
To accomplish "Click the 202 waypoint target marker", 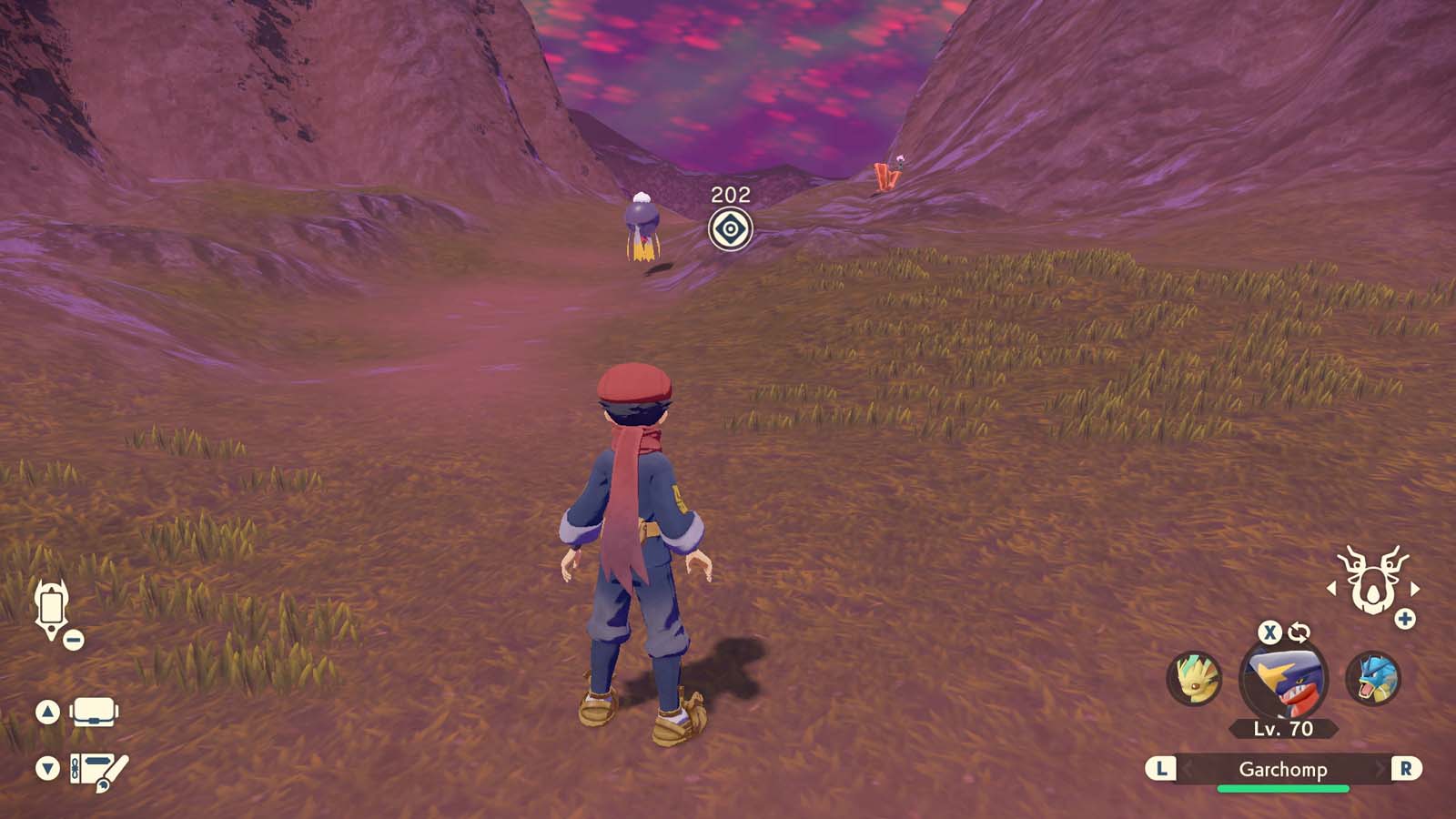I will click(x=729, y=227).
